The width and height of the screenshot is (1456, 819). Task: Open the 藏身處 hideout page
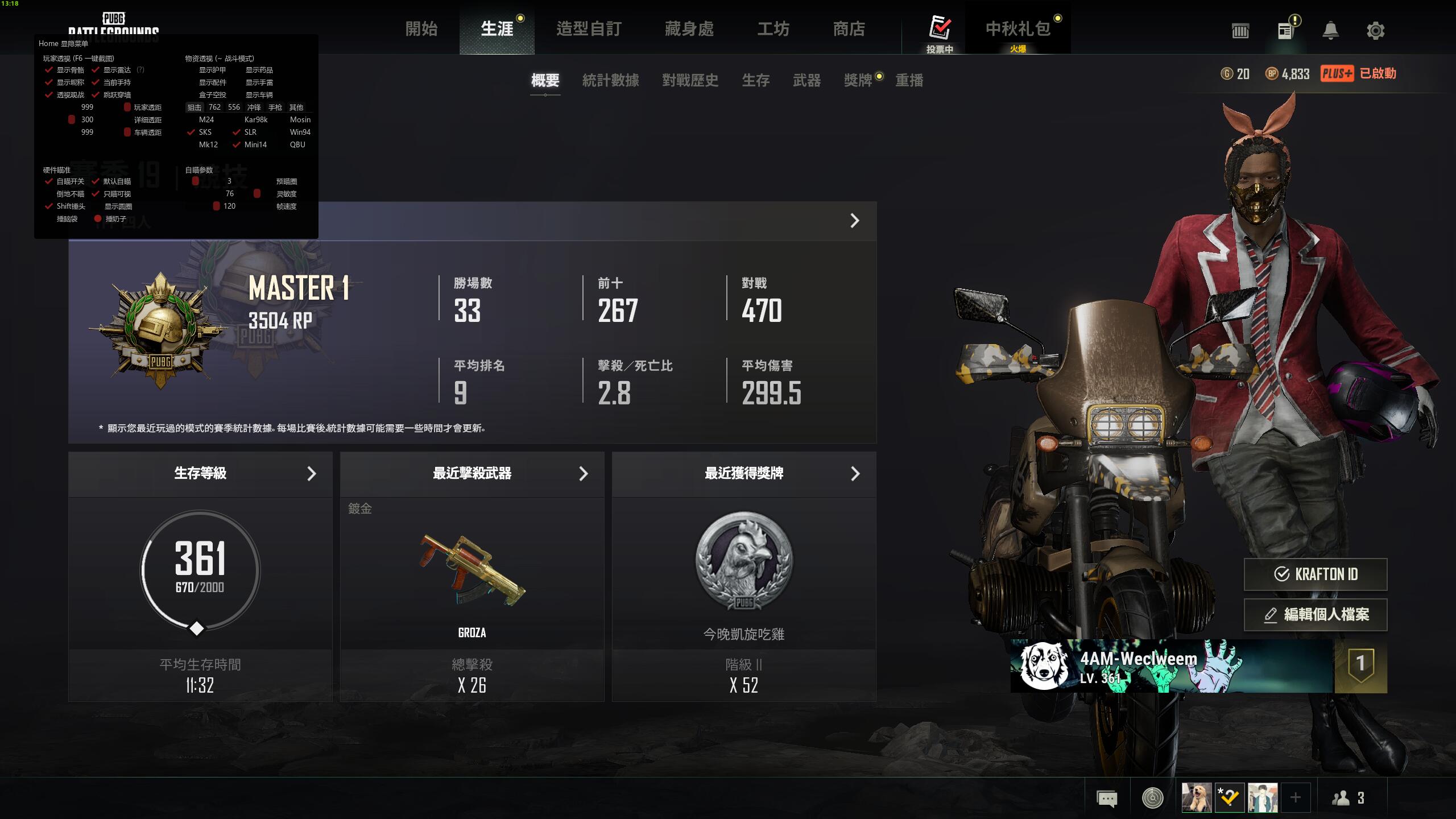coord(689,29)
